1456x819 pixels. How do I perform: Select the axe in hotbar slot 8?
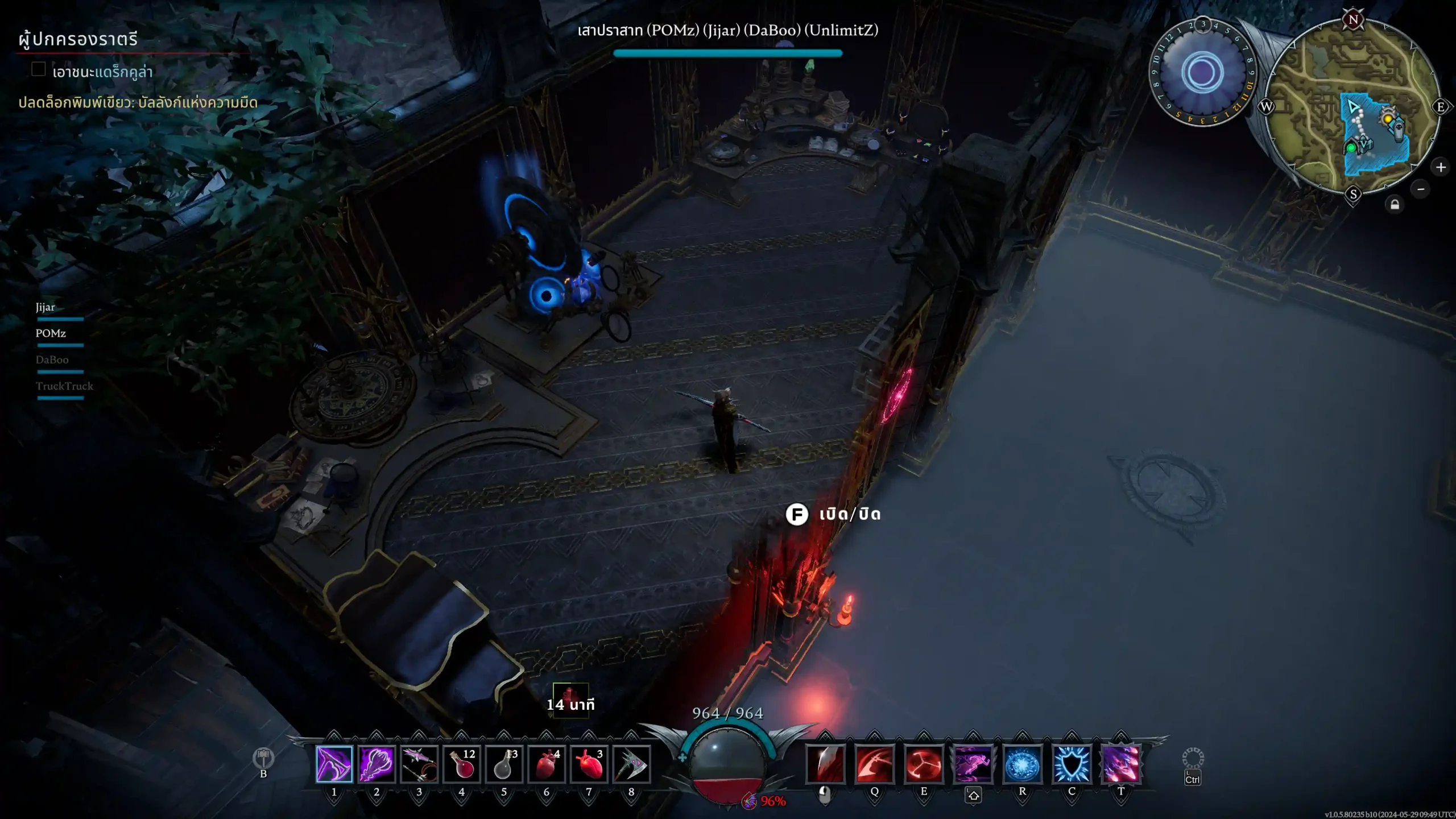[631, 764]
